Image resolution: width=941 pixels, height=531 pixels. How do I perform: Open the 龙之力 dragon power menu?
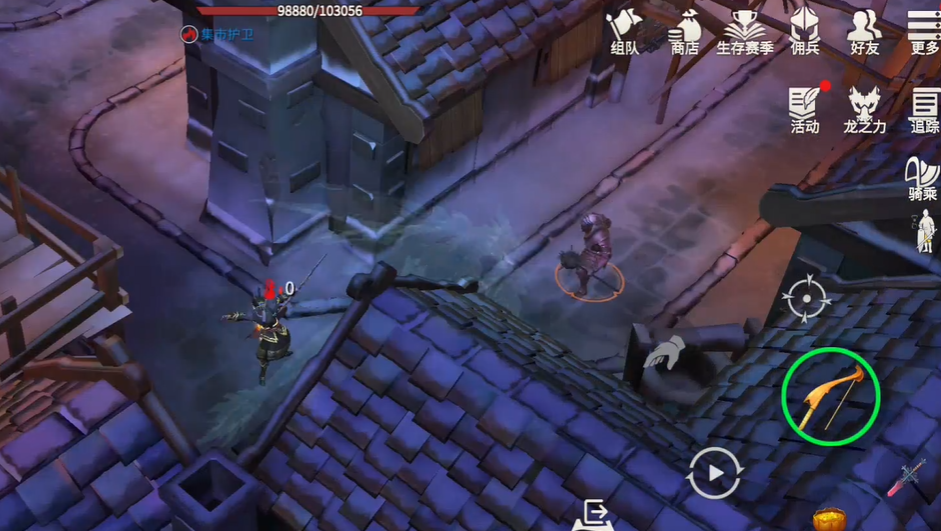tap(864, 109)
